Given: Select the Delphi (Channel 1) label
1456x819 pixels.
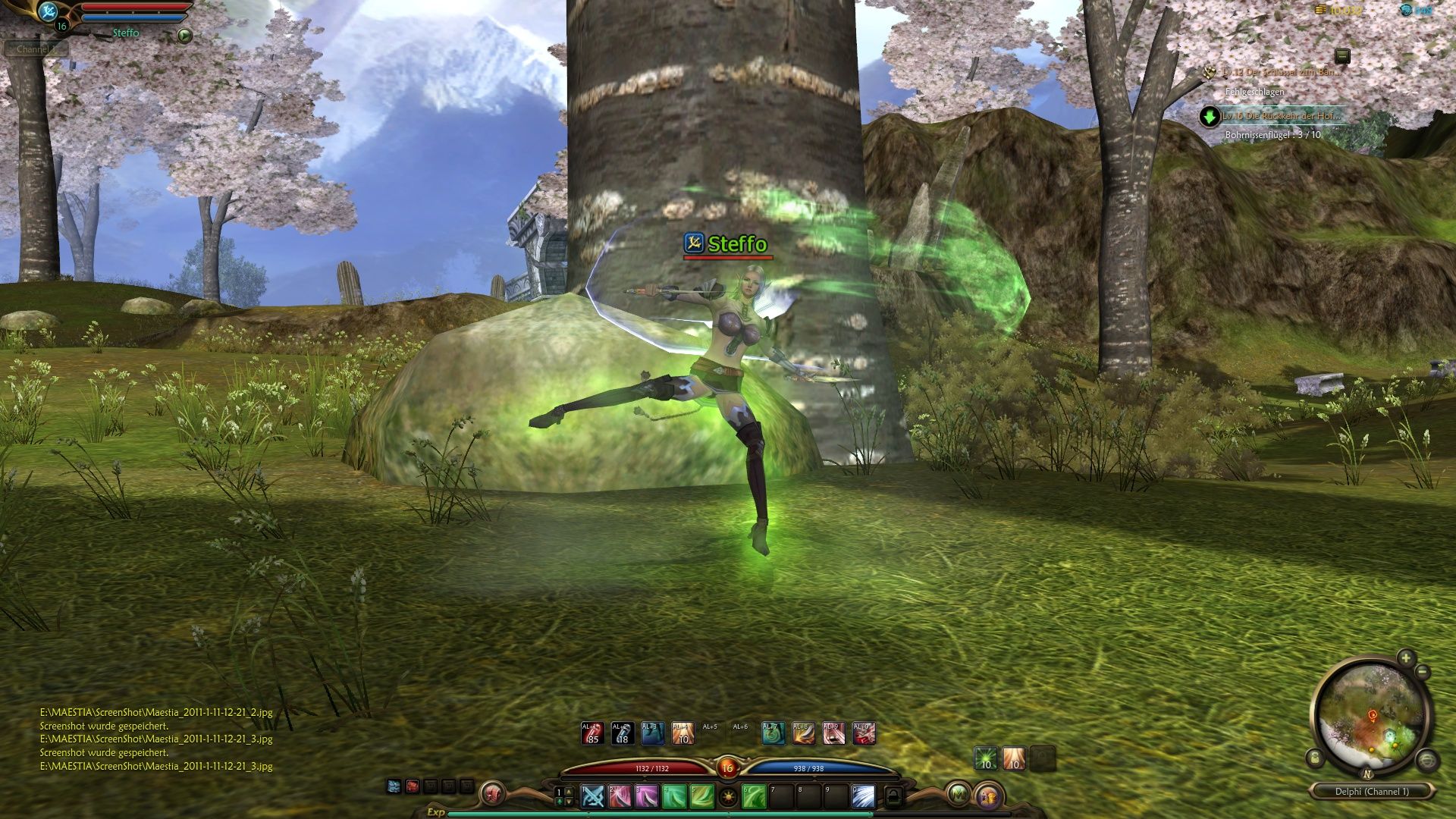Looking at the screenshot, I should [1372, 791].
